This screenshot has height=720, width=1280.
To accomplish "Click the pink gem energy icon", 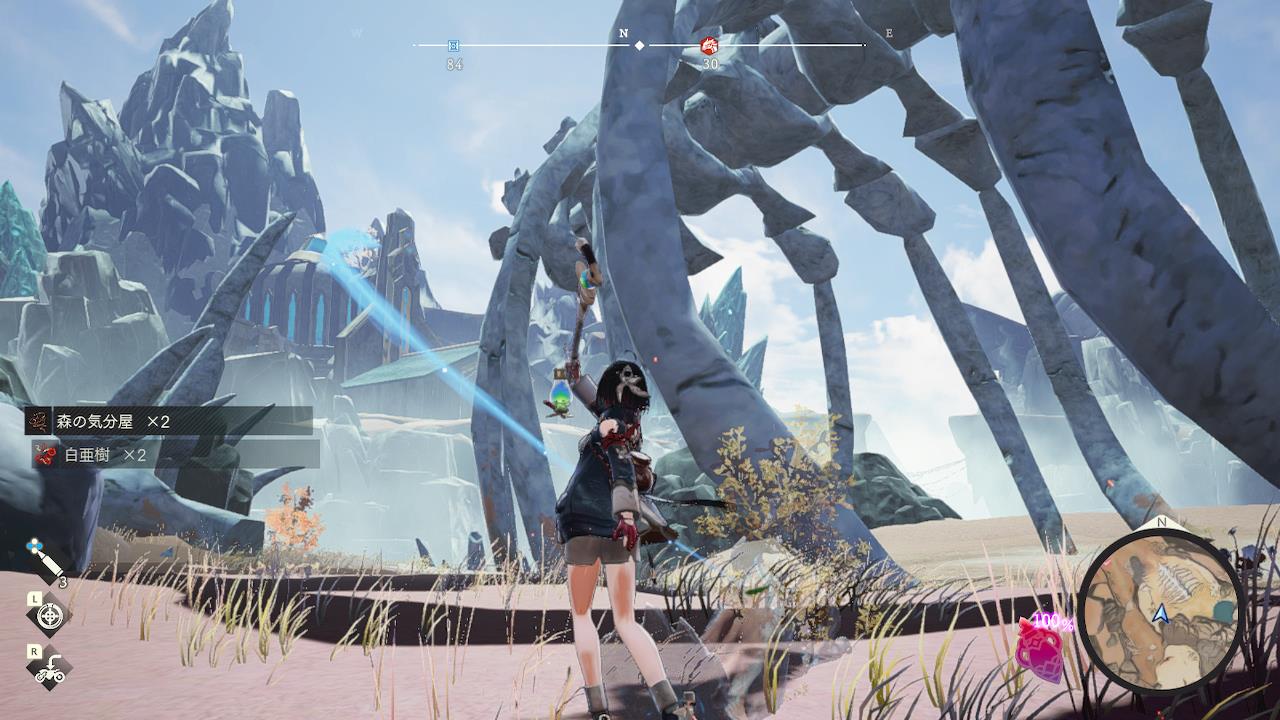I will 1039,649.
